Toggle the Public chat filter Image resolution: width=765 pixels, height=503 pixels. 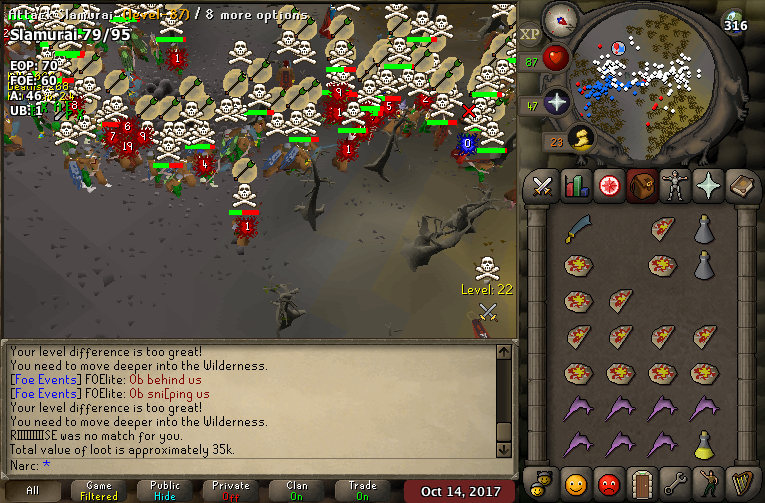[165, 491]
